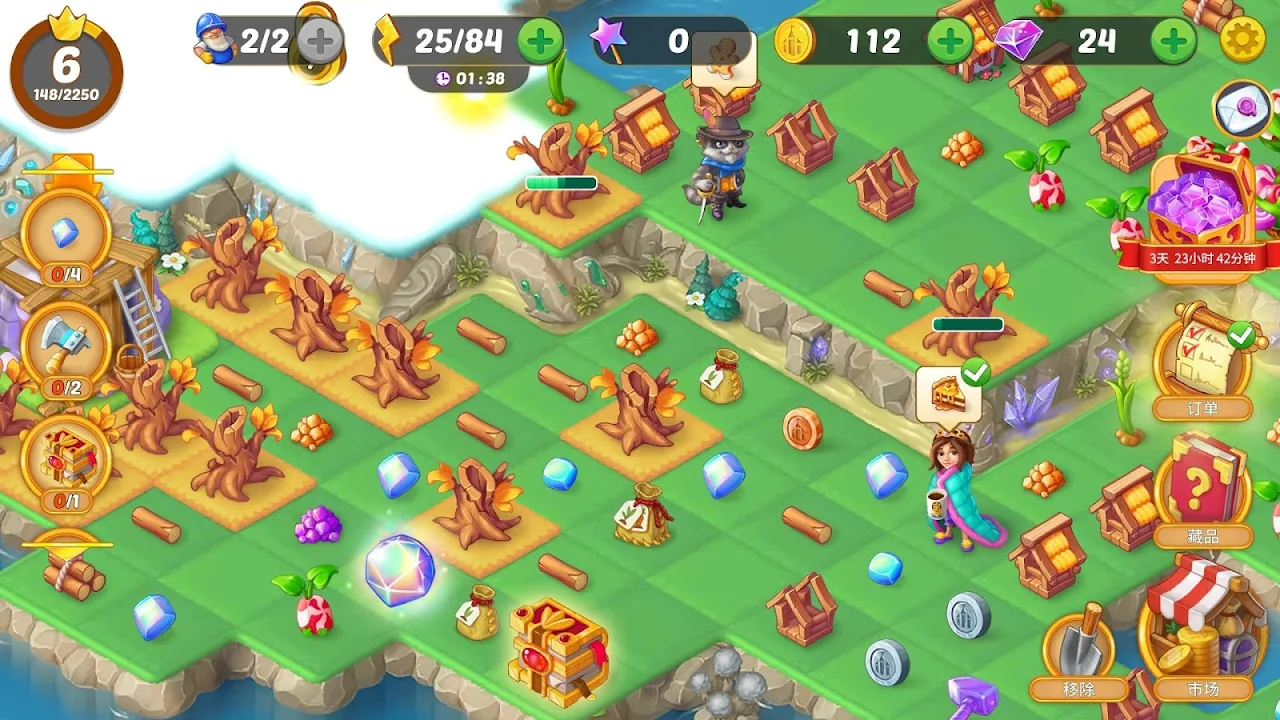The width and height of the screenshot is (1280, 720).
Task: Buy more gold coins with plus button
Action: tap(949, 41)
